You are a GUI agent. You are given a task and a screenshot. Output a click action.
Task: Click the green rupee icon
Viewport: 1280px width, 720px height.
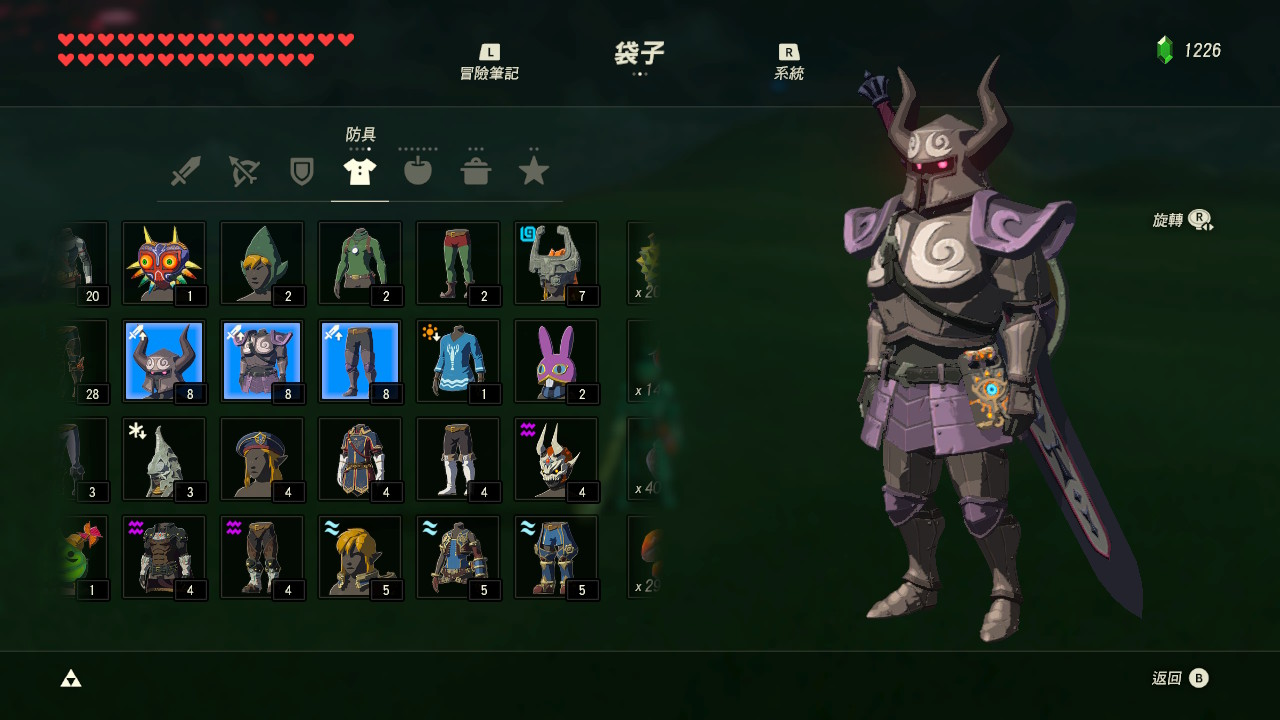pos(1163,46)
